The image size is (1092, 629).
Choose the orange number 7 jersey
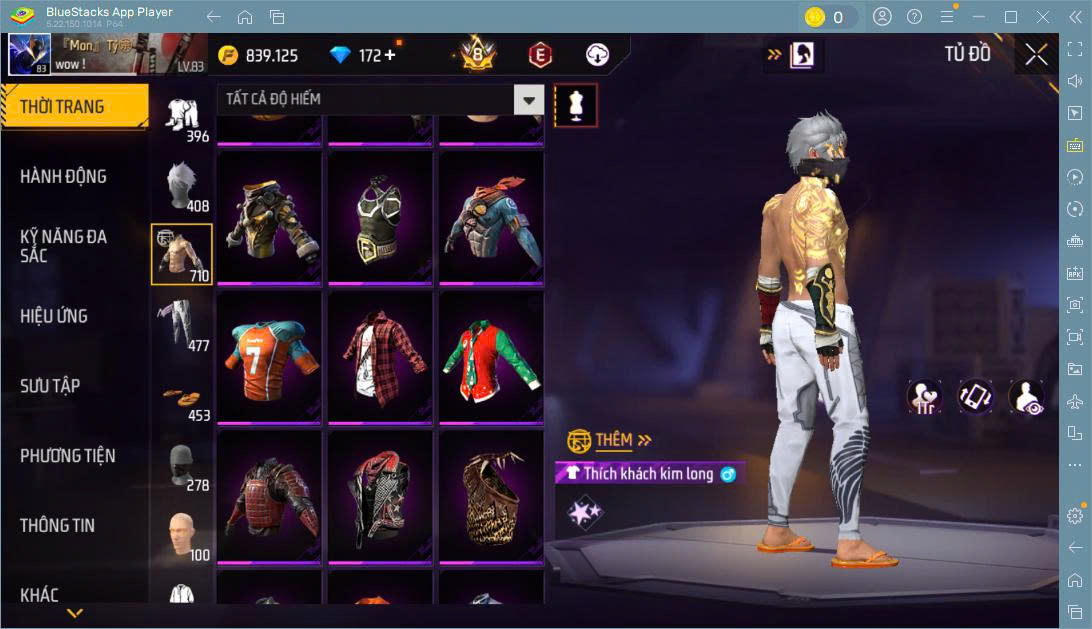[x=269, y=357]
